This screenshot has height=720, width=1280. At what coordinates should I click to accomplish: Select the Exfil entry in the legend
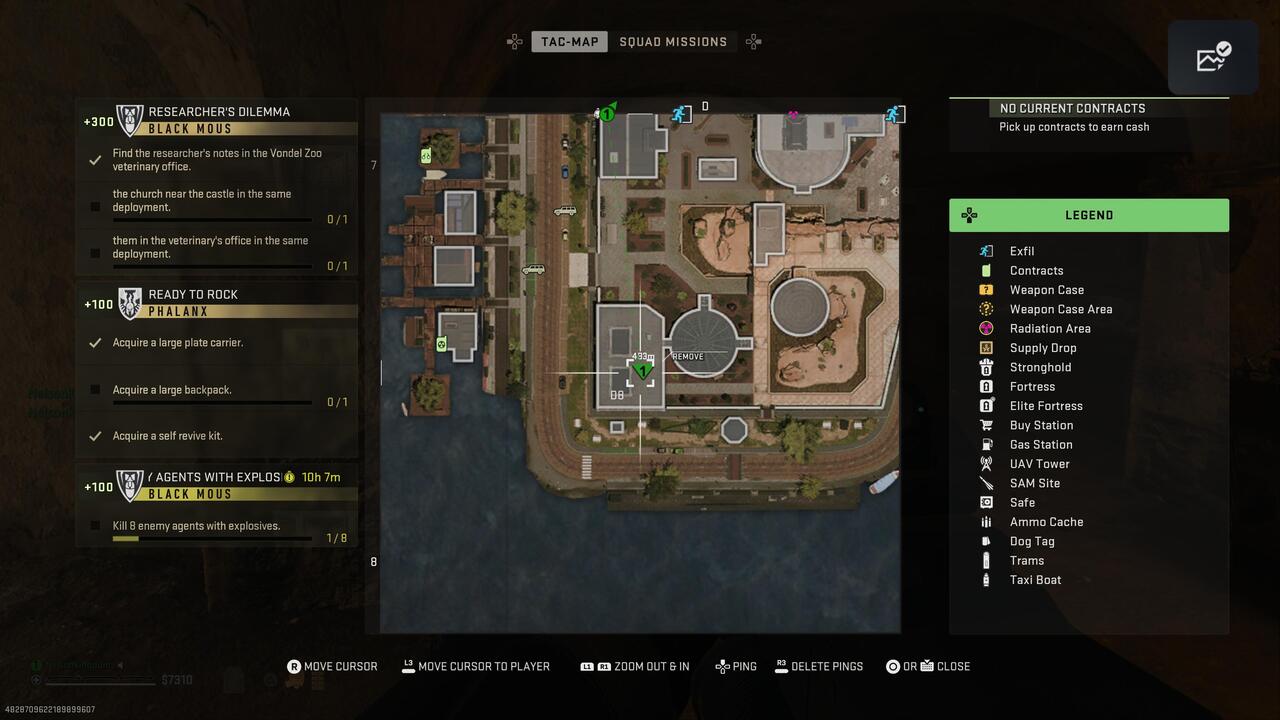tap(1021, 251)
